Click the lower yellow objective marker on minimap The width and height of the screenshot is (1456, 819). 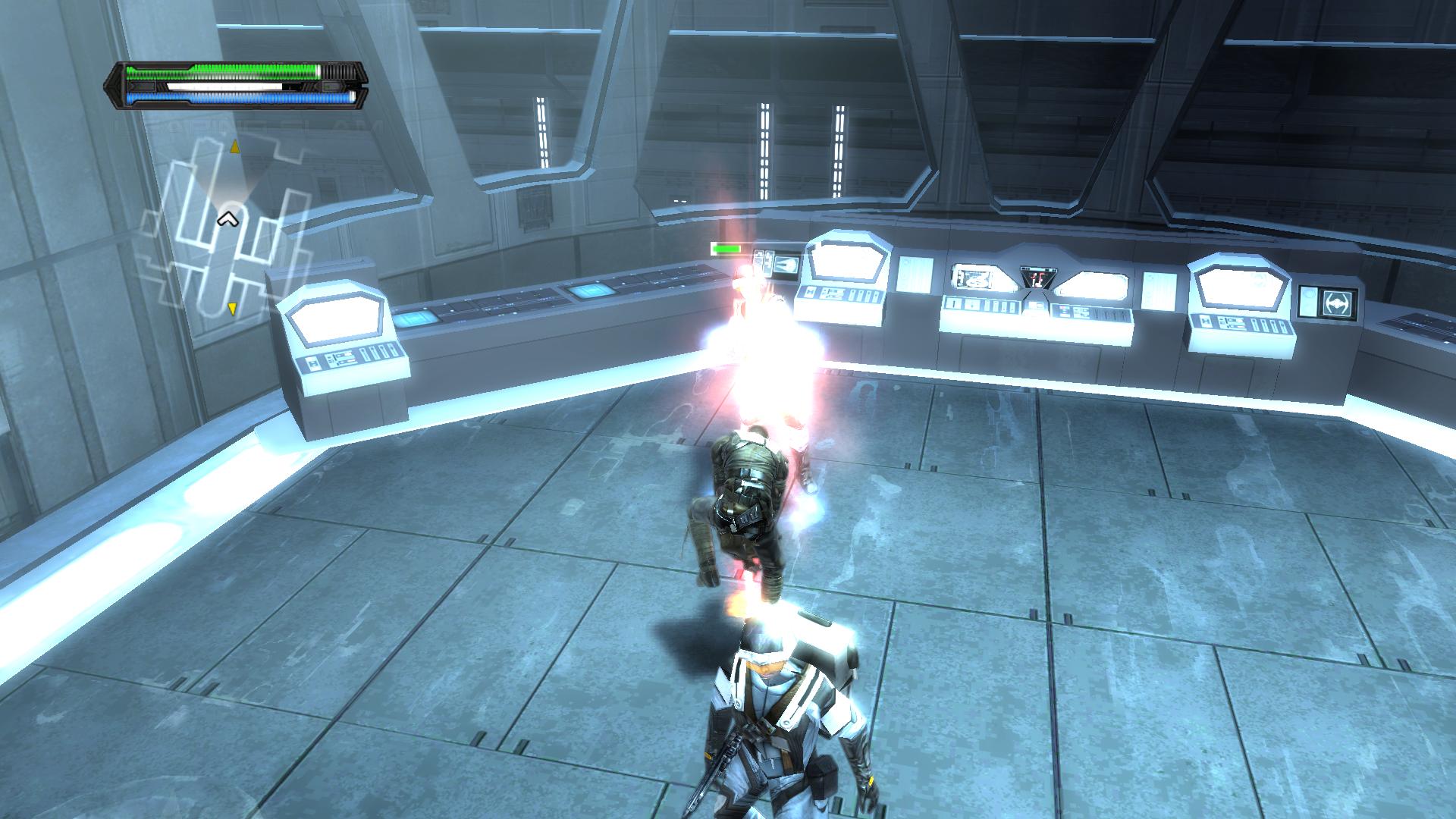tap(232, 309)
